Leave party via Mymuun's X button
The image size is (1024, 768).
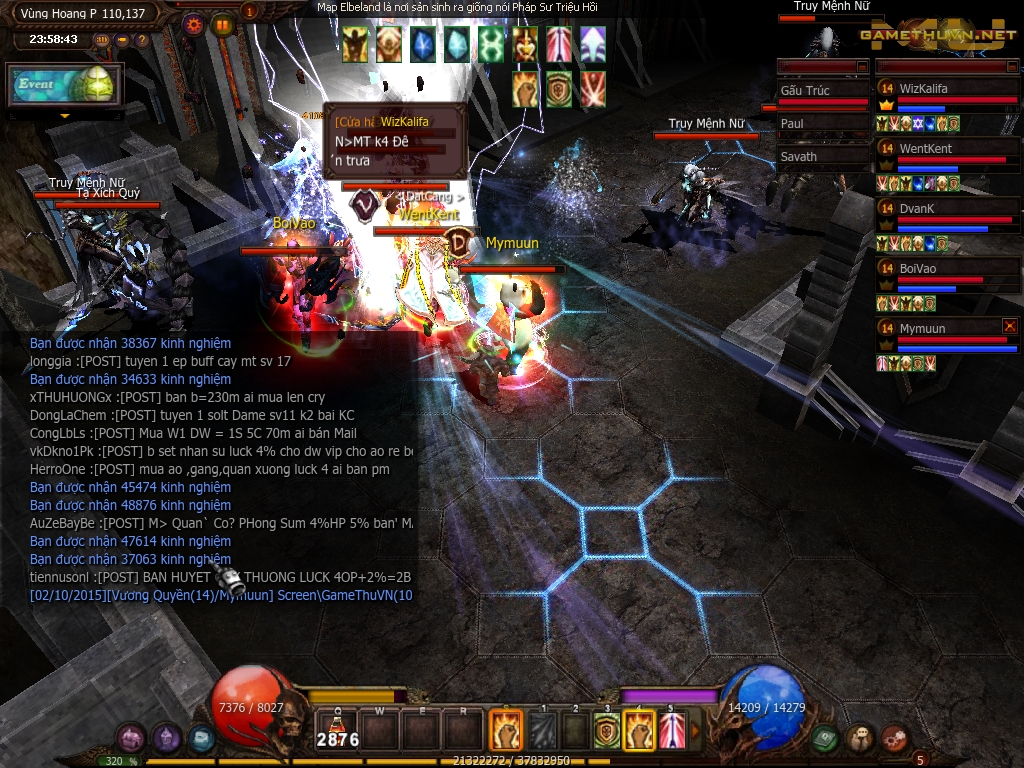(x=1010, y=326)
